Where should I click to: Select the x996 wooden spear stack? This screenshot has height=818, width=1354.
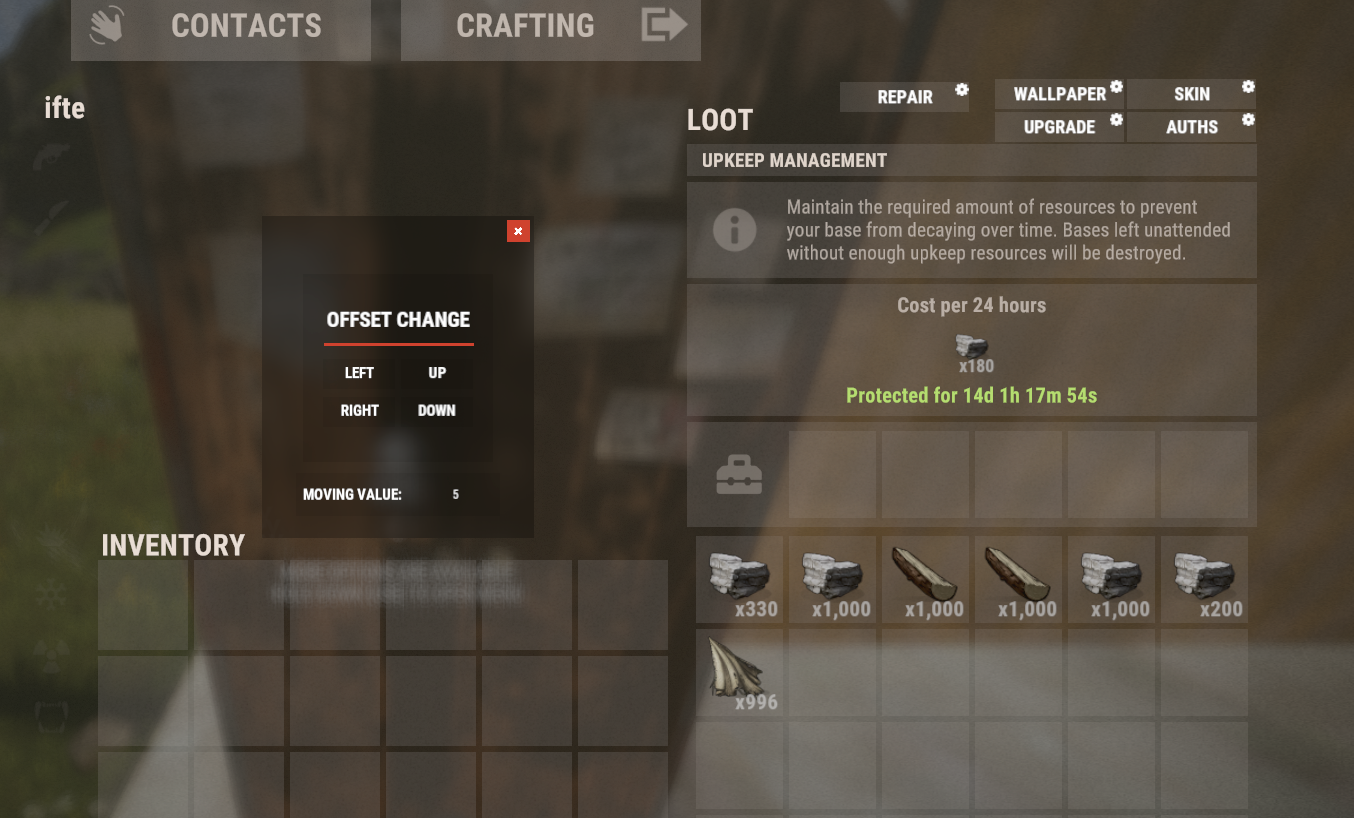[x=739, y=673]
